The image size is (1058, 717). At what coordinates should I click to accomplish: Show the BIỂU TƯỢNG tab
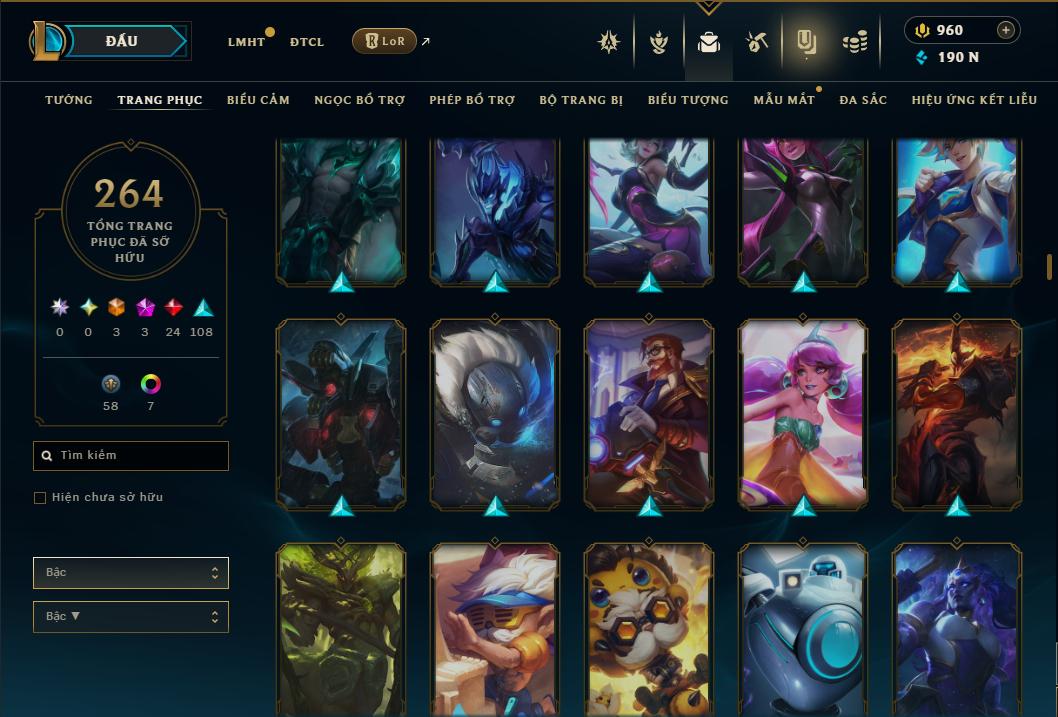click(x=688, y=100)
